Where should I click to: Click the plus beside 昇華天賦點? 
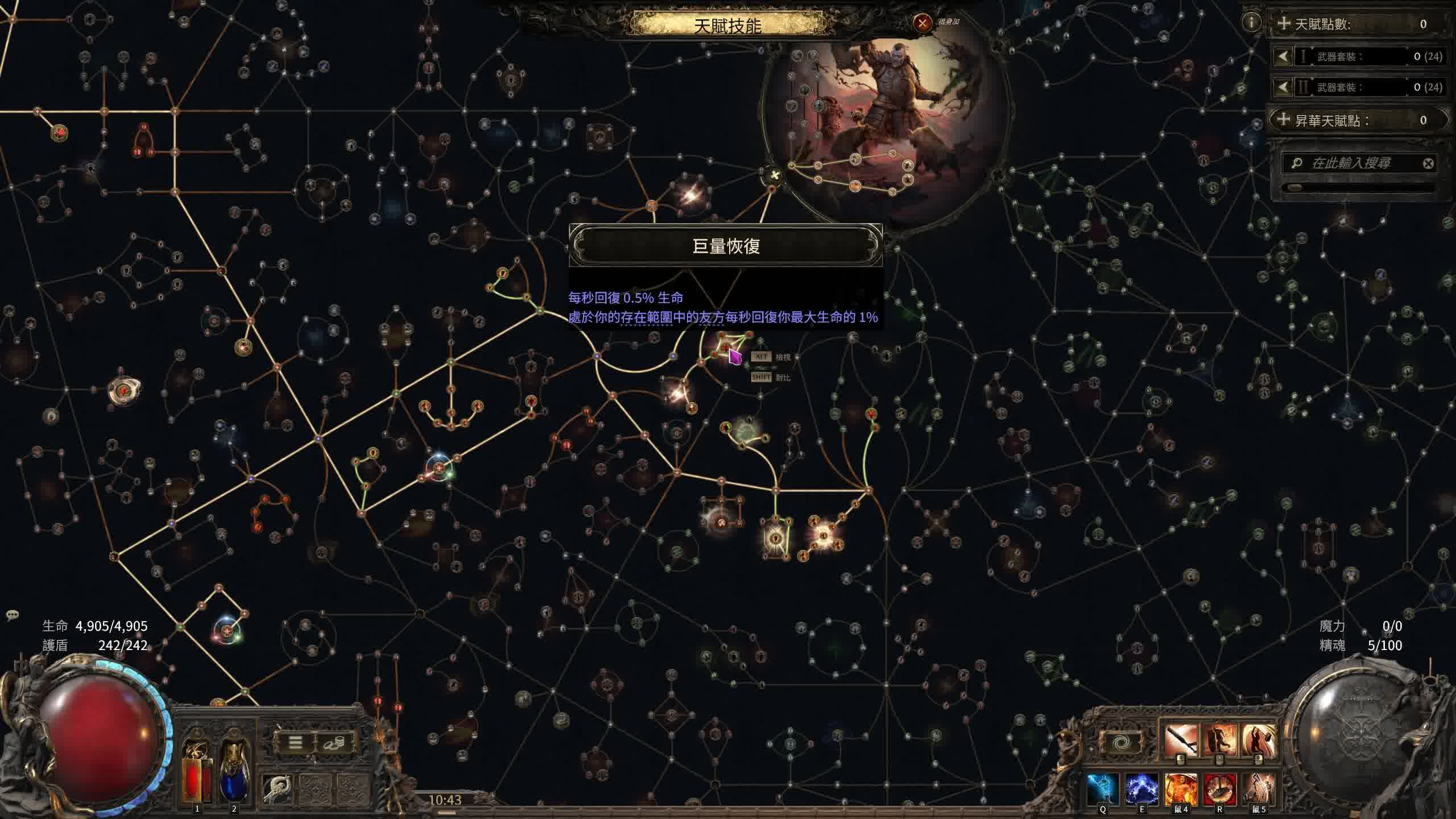[1285, 120]
